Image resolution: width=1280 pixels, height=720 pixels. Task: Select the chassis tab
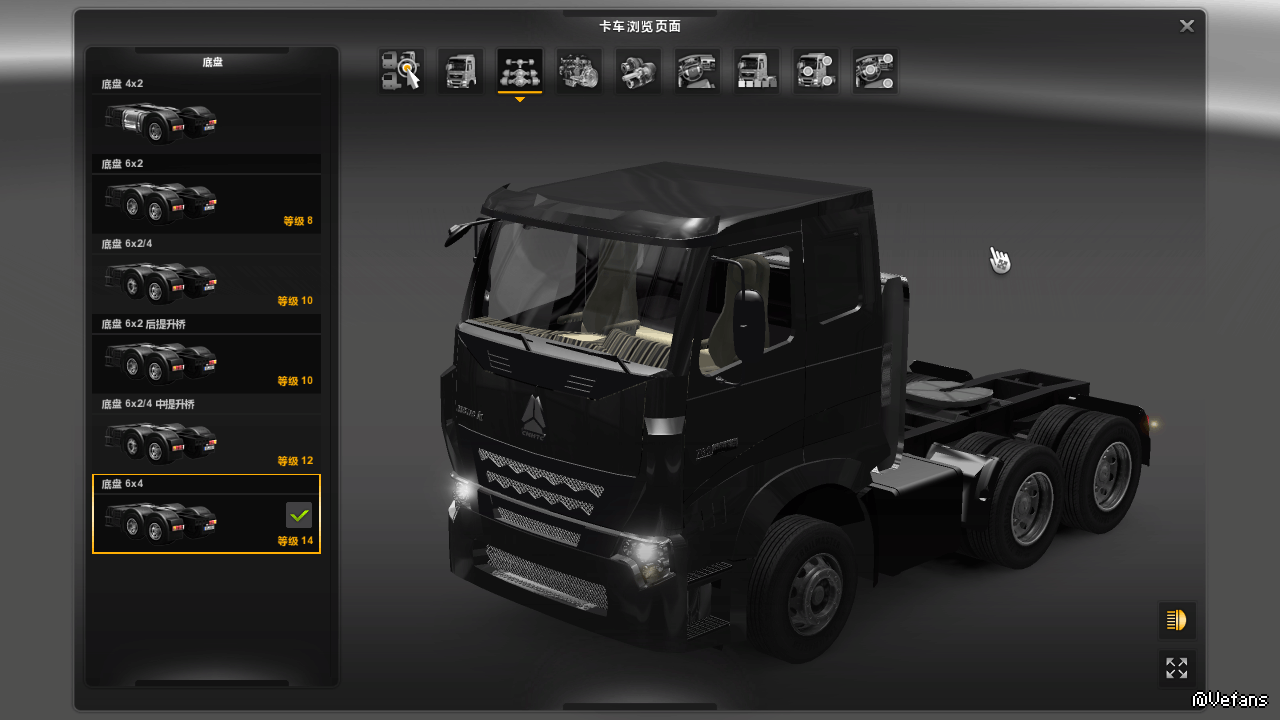[x=520, y=71]
